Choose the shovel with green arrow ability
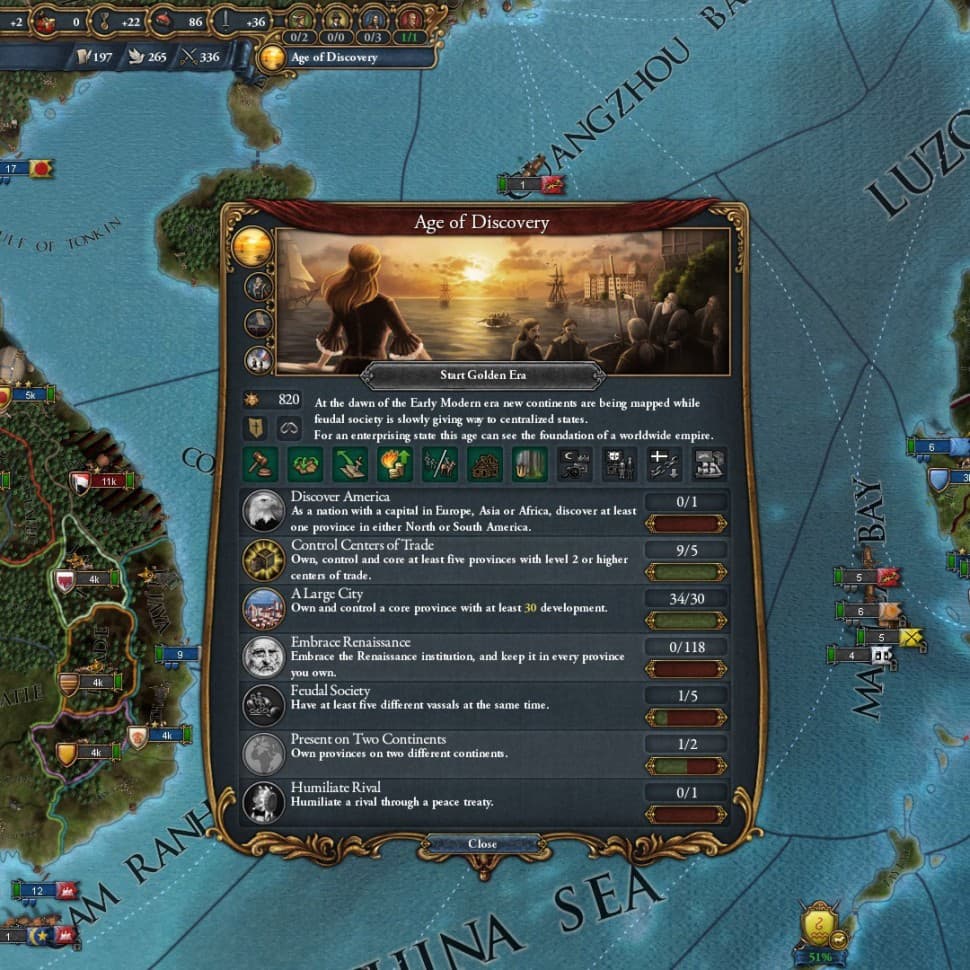 click(349, 463)
